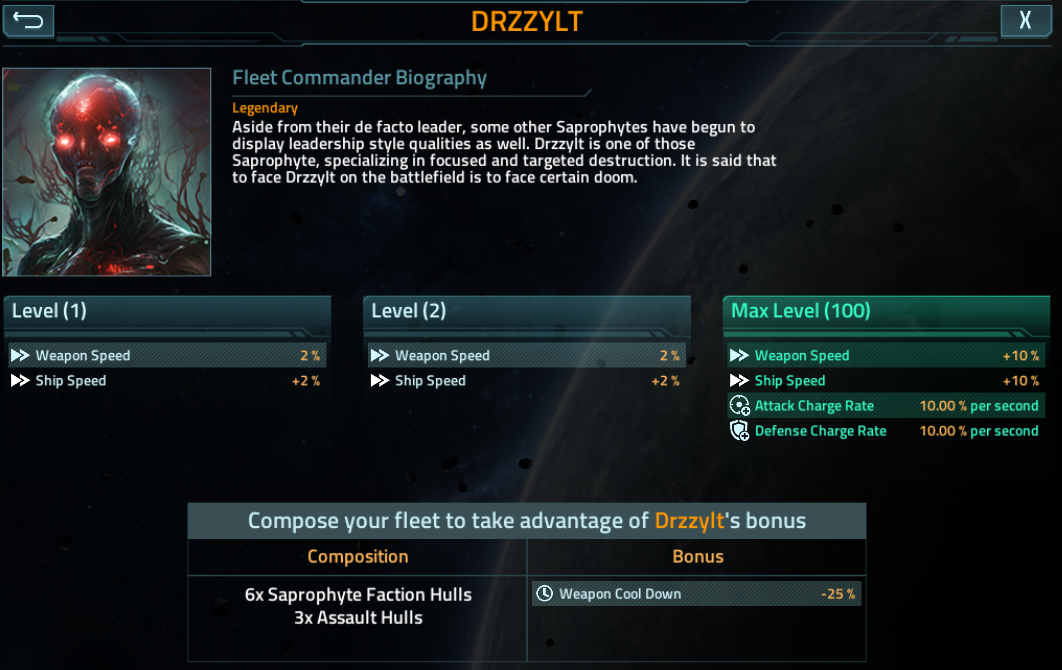Click the Attack Charge Rate row

[884, 406]
